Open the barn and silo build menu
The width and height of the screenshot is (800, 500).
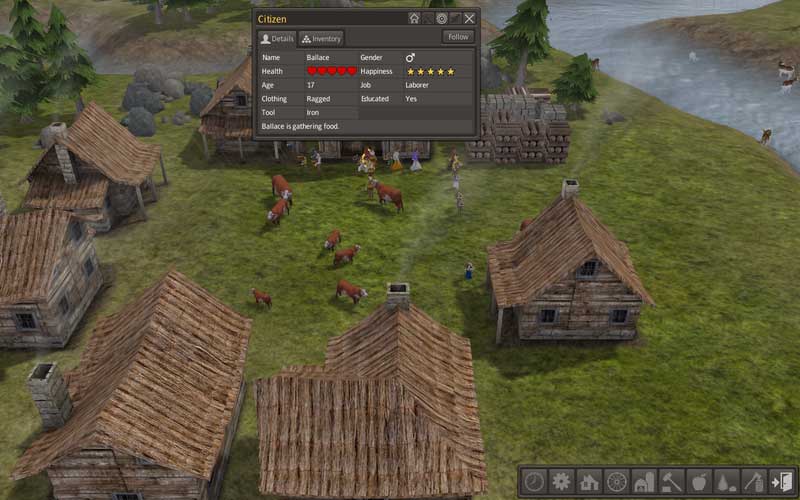tap(644, 481)
